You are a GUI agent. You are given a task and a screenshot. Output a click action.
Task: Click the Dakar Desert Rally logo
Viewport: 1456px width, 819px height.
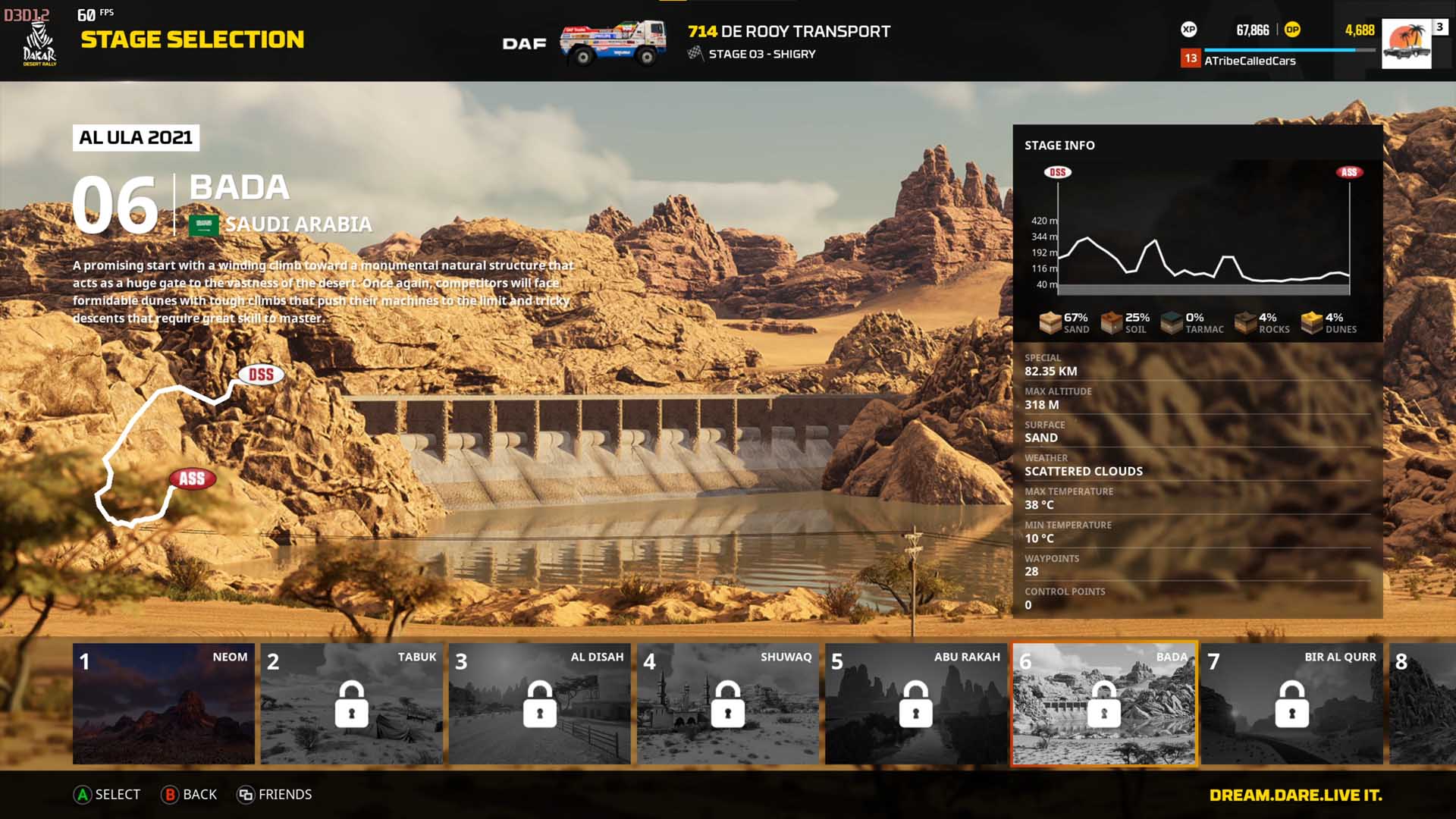(39, 45)
